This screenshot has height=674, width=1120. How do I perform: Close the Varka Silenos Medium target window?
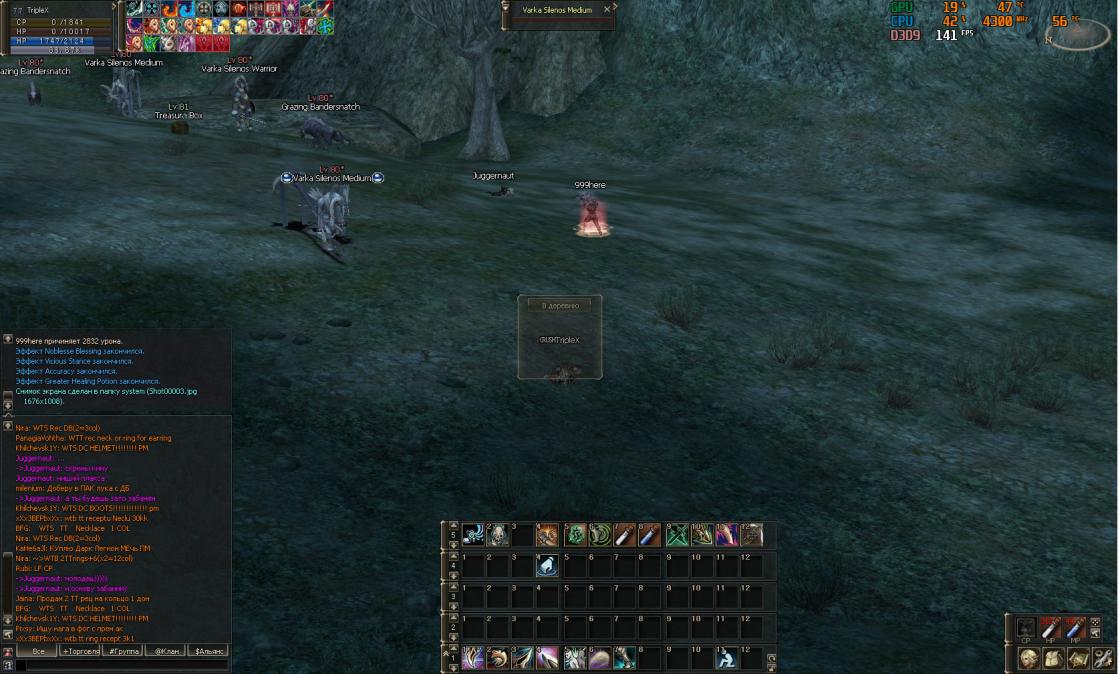point(606,9)
